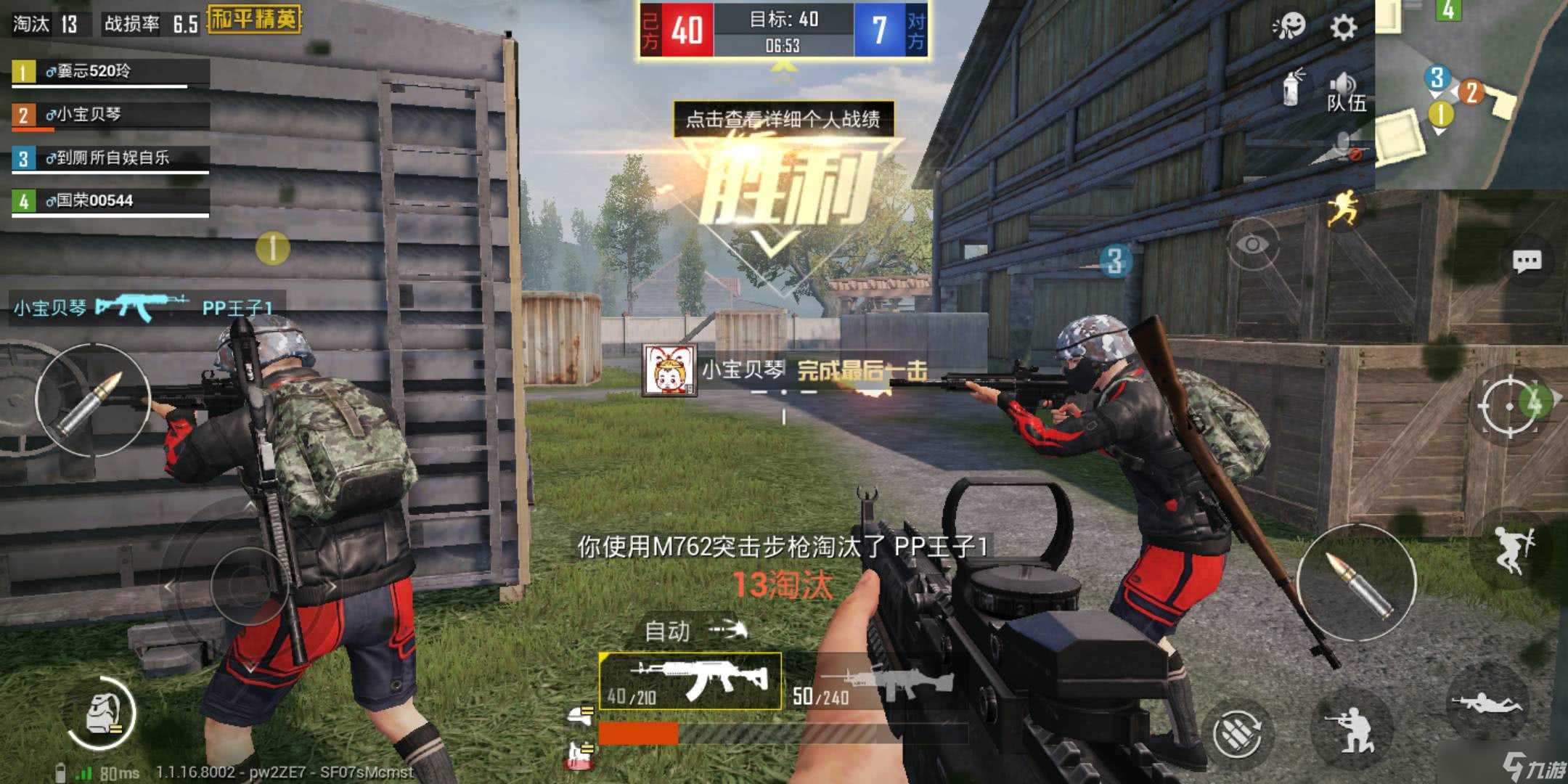Select the M762 rifle weapon slot
The image size is (1568, 784).
(x=690, y=680)
